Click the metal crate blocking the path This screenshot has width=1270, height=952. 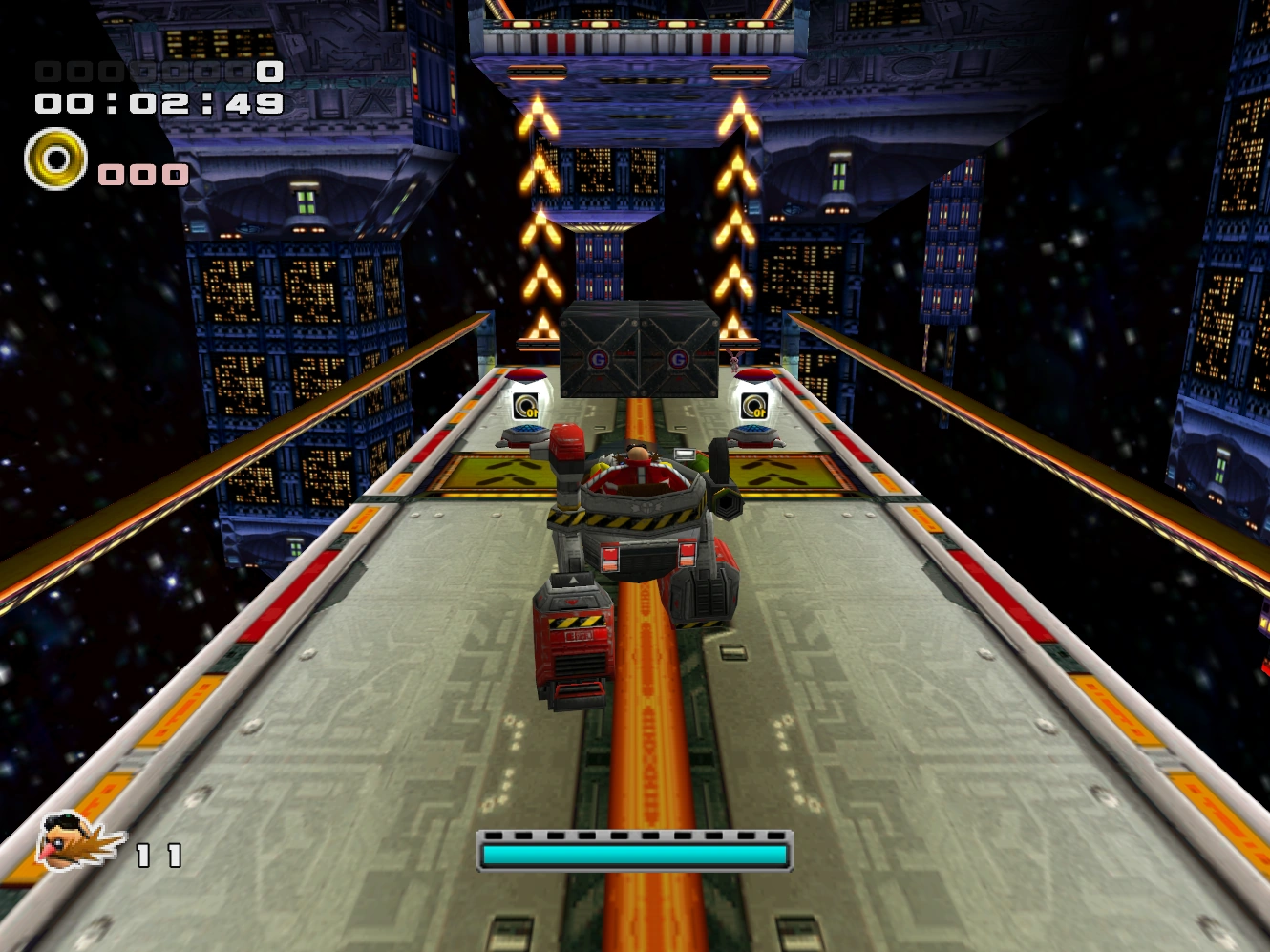[x=640, y=349]
